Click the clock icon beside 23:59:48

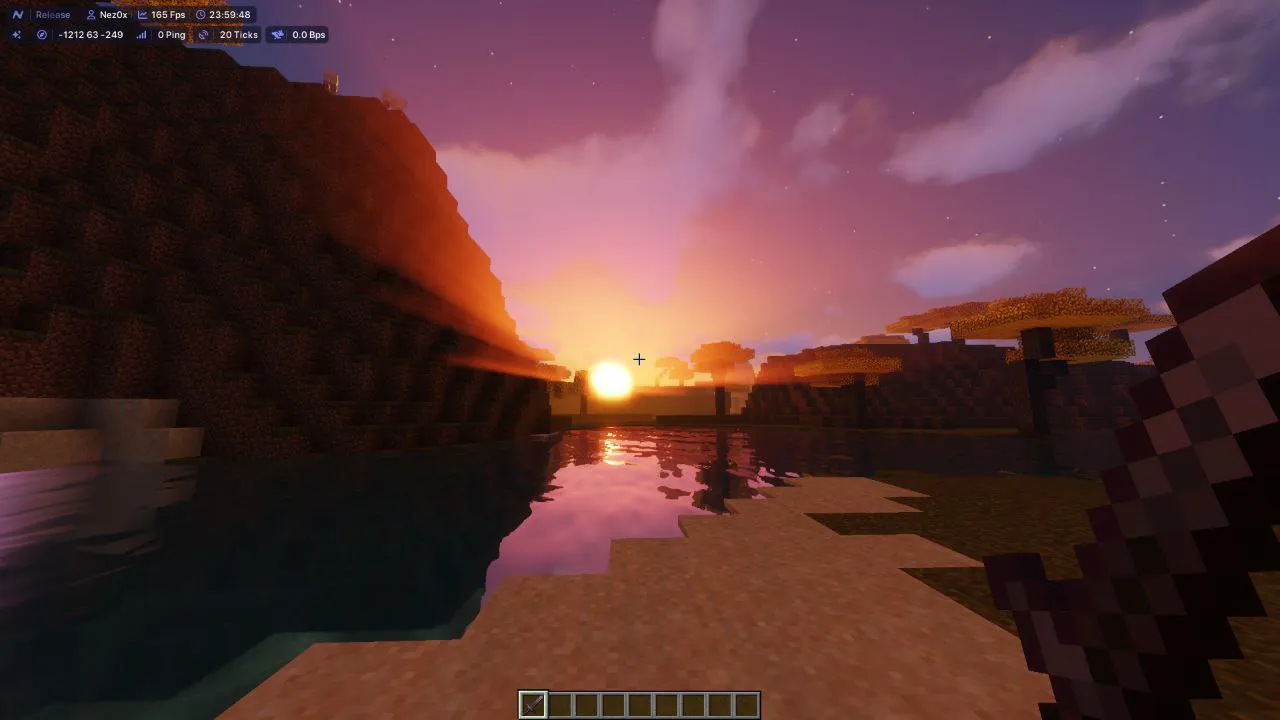pyautogui.click(x=200, y=15)
